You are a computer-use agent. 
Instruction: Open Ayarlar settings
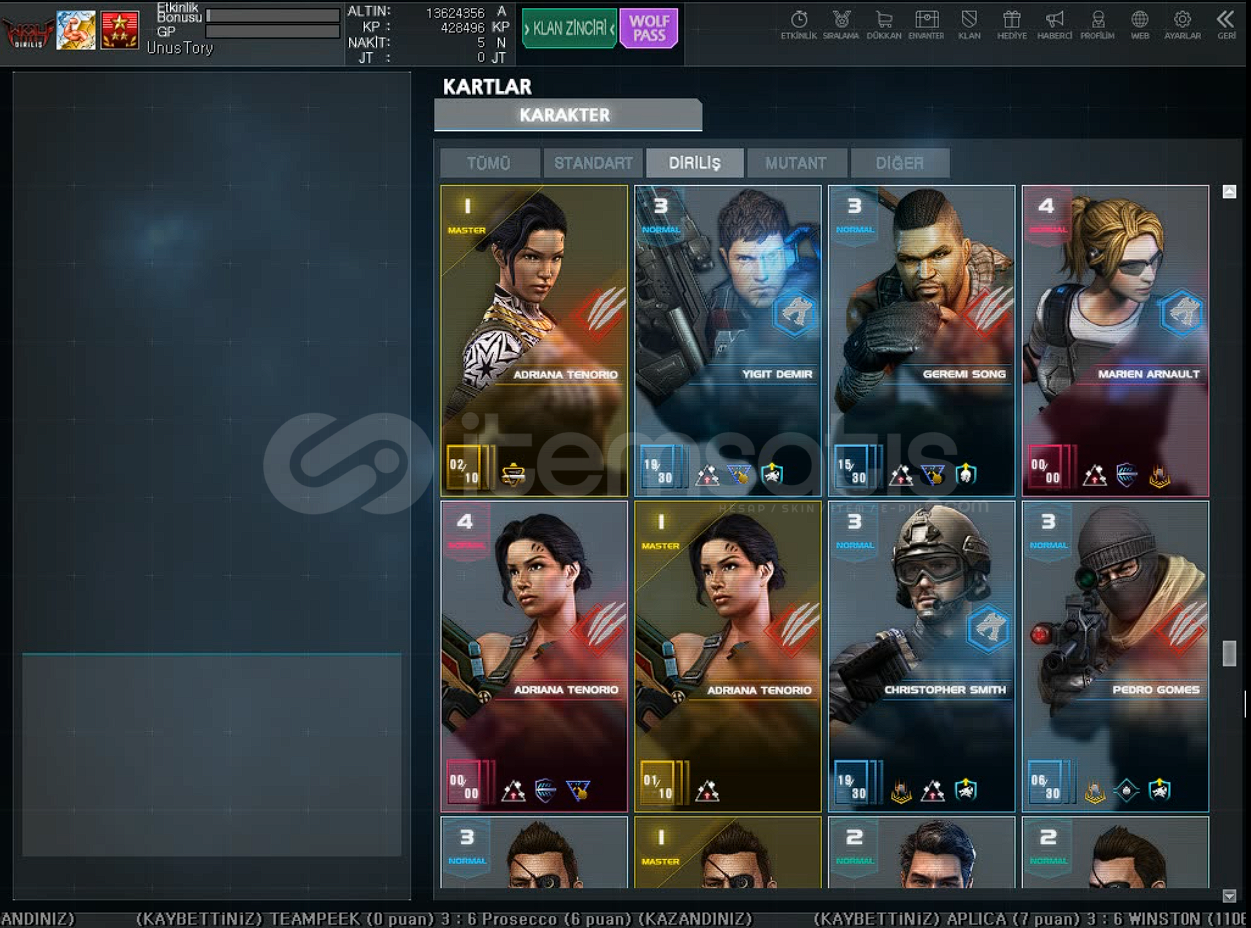[1182, 25]
